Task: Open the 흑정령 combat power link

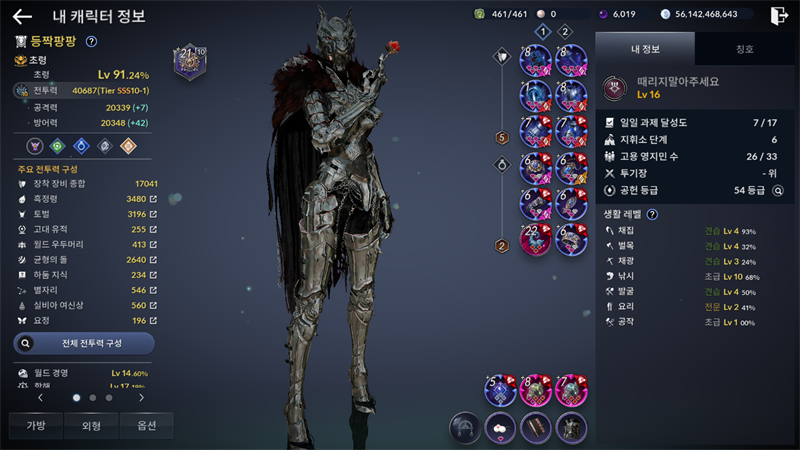Action: pos(153,199)
